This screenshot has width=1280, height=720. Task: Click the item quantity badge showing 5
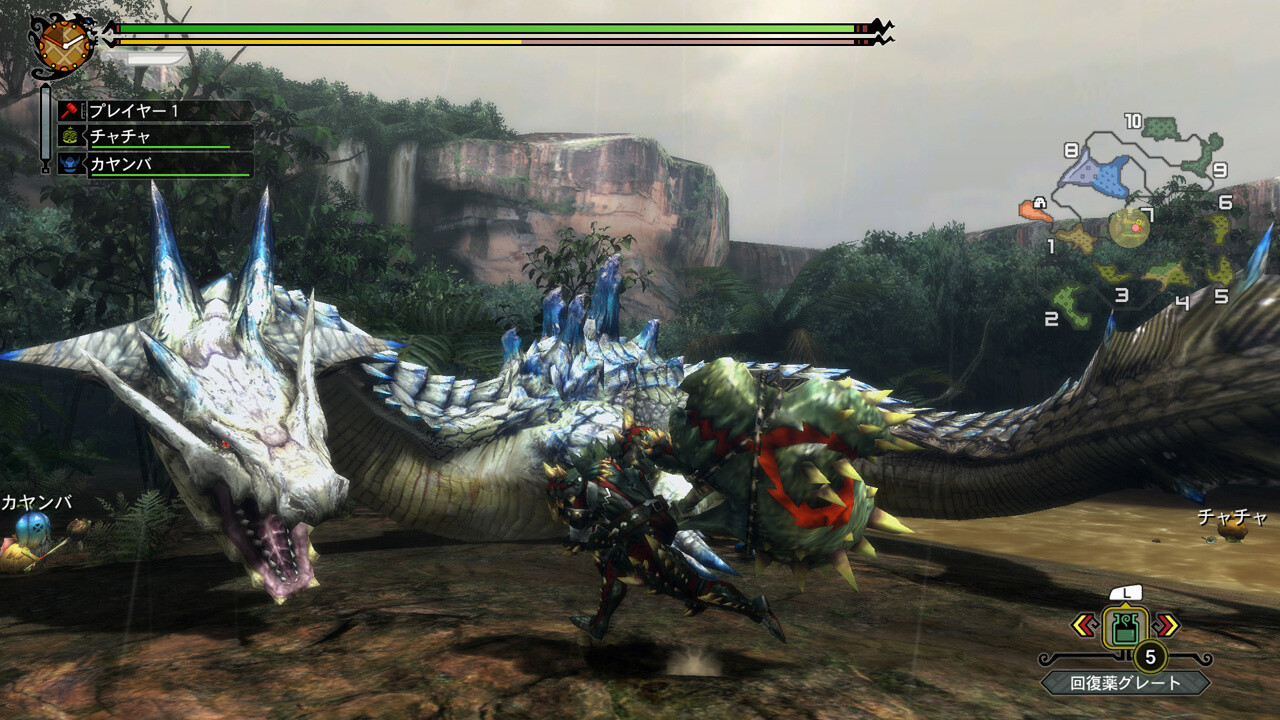click(1151, 658)
